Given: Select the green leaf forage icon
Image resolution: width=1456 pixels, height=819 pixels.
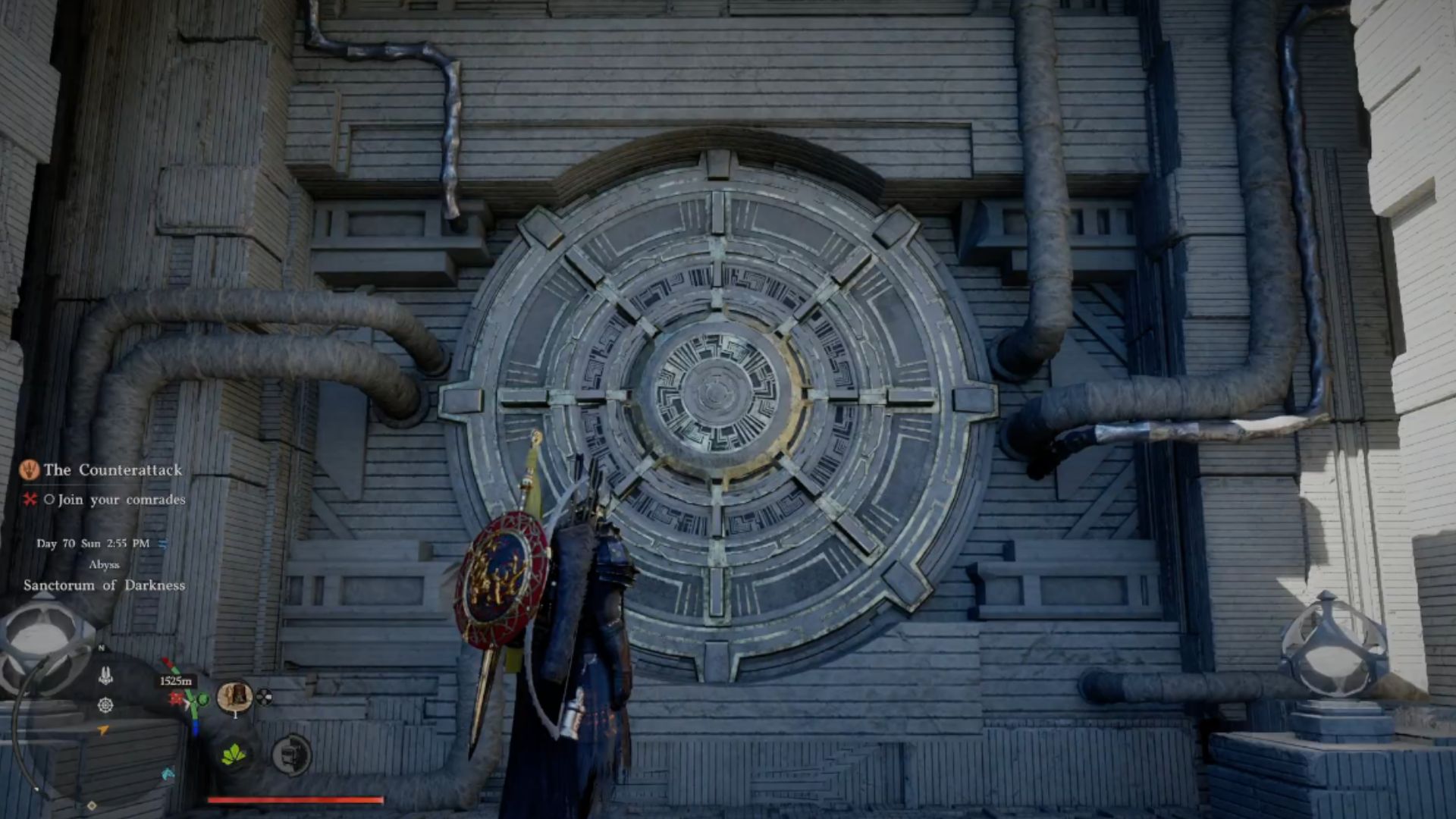Looking at the screenshot, I should pyautogui.click(x=234, y=756).
